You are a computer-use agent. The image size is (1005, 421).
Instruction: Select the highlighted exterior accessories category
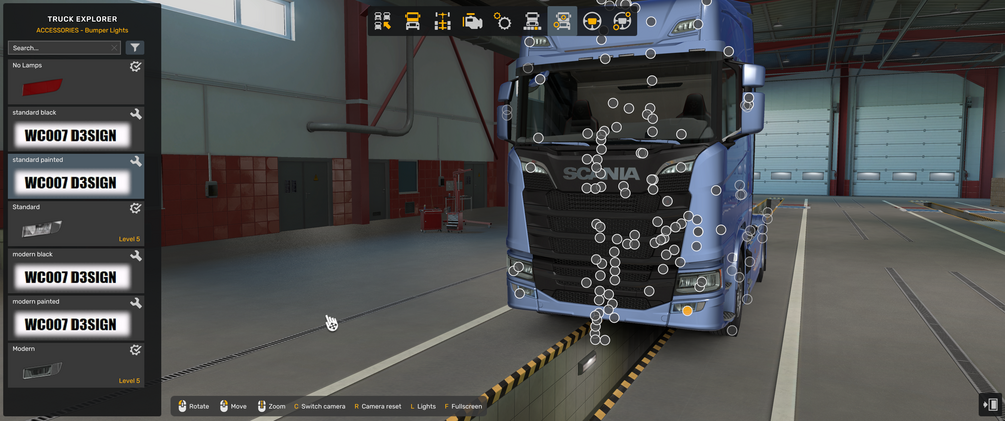562,21
